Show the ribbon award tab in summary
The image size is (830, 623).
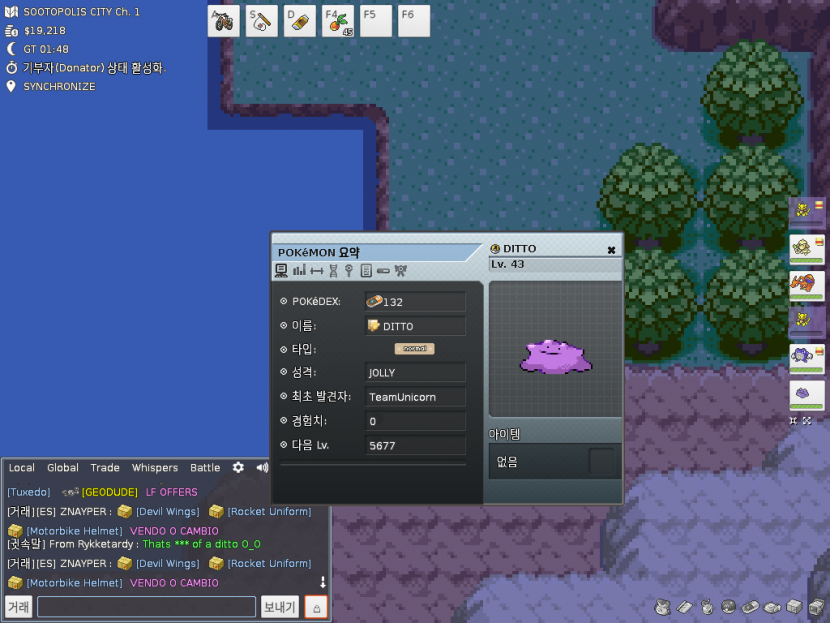point(400,271)
